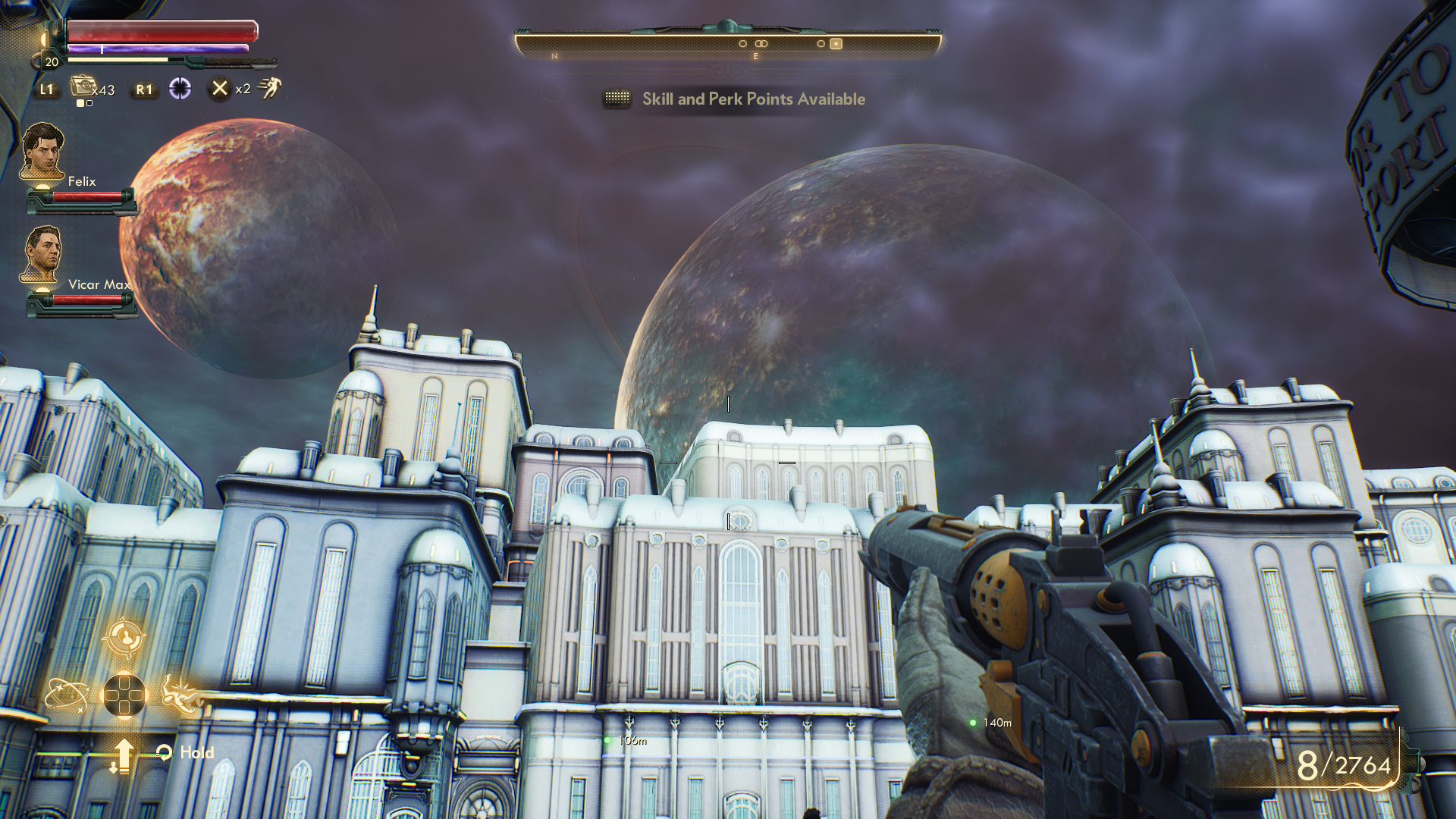Image resolution: width=1456 pixels, height=819 pixels.
Task: Click the 106m objective marker
Action: click(607, 740)
